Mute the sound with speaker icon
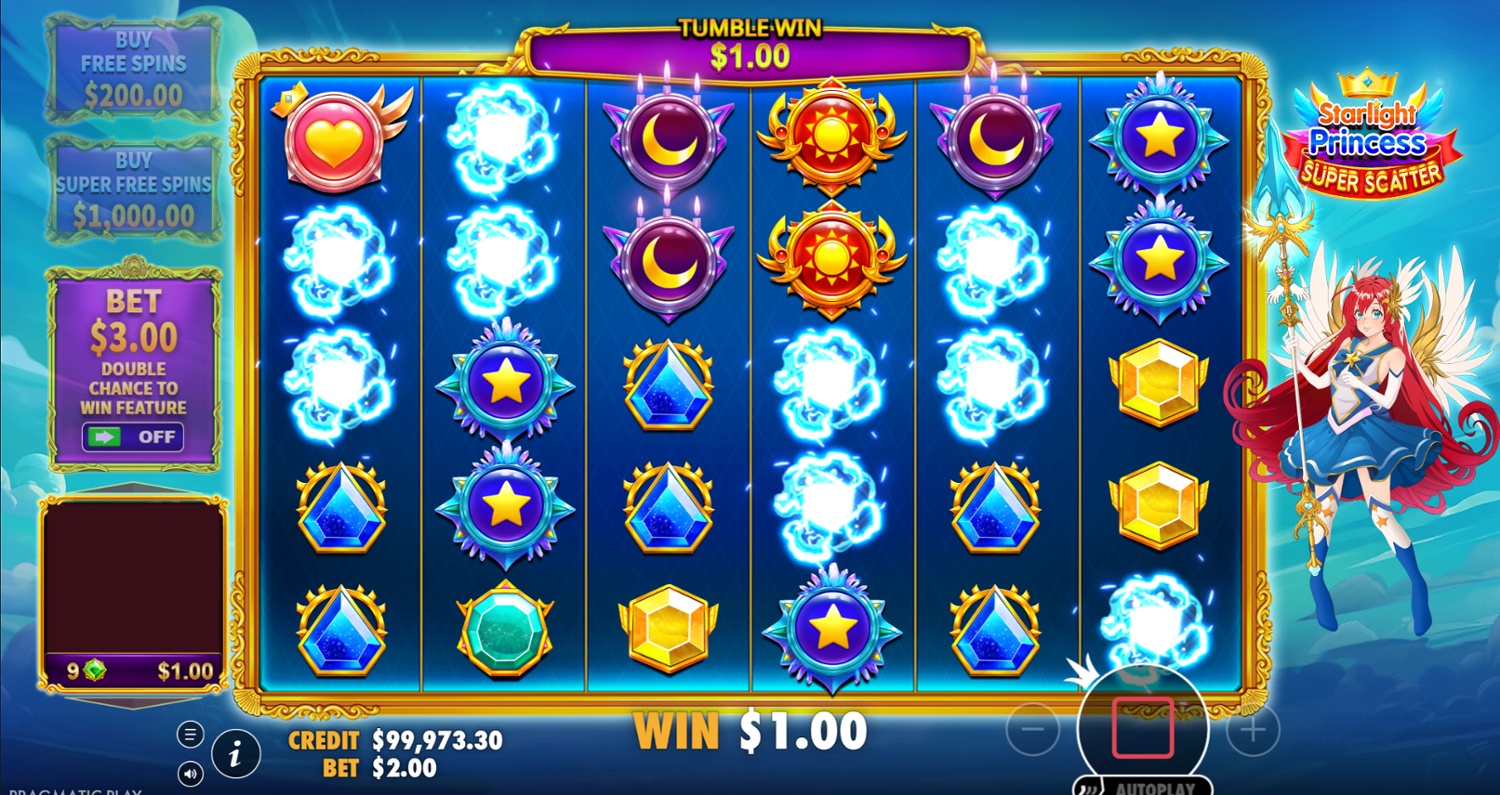 [190, 773]
